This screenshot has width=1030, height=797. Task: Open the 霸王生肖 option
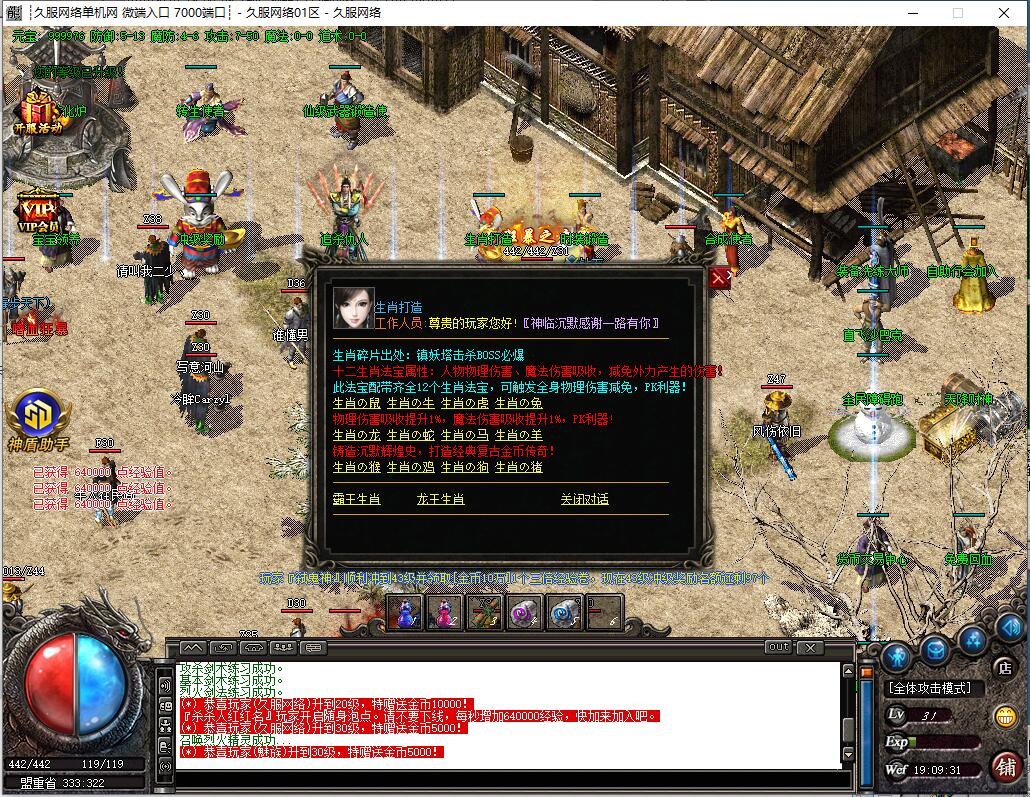click(x=356, y=499)
